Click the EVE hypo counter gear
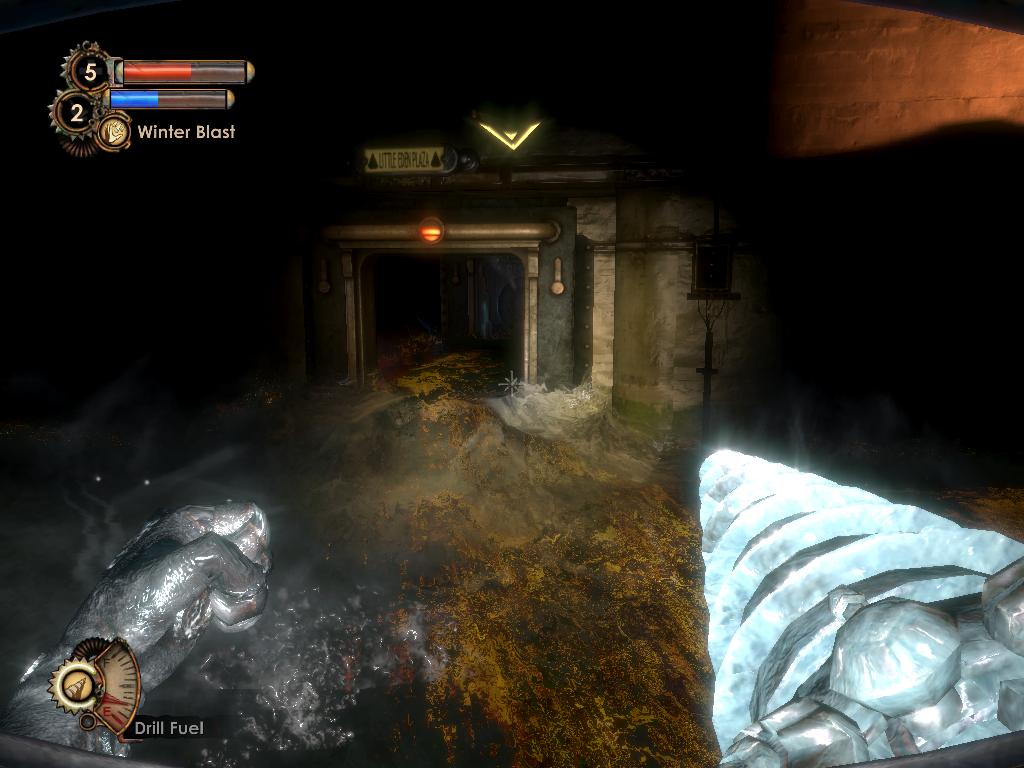1024x768 pixels. [75, 112]
